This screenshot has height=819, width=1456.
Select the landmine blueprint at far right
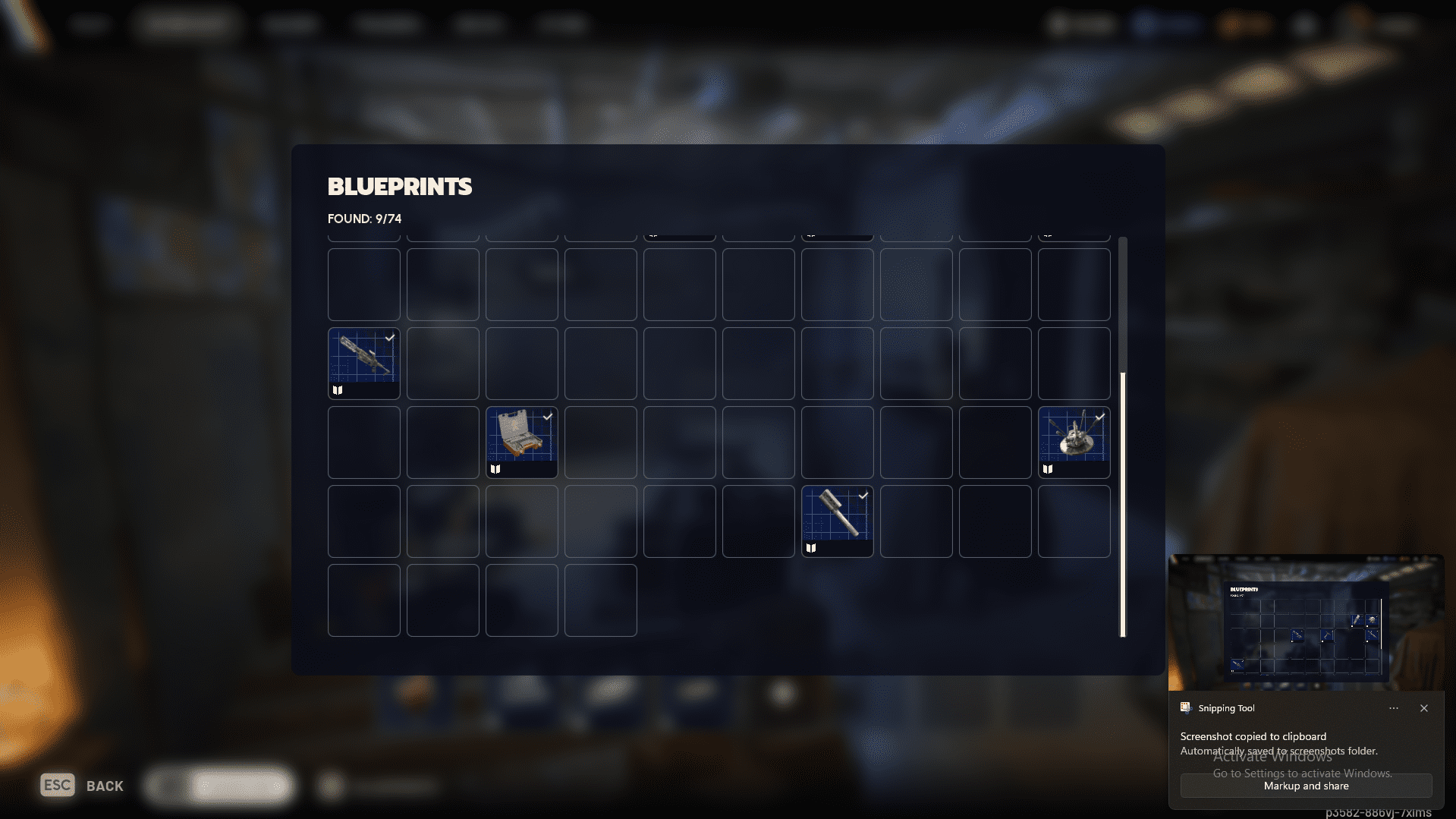pyautogui.click(x=1074, y=441)
